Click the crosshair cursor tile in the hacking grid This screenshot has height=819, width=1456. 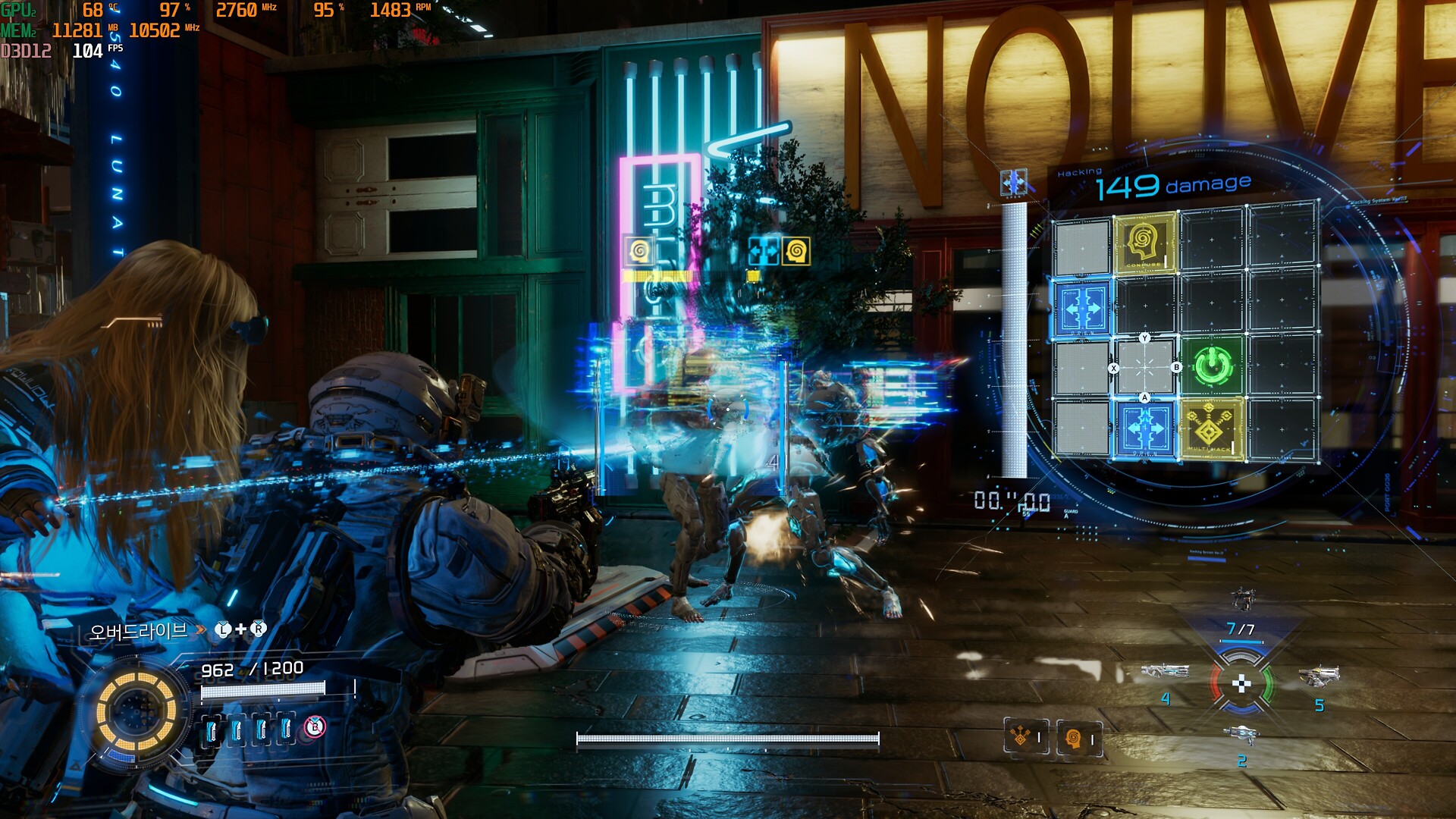click(x=1145, y=368)
